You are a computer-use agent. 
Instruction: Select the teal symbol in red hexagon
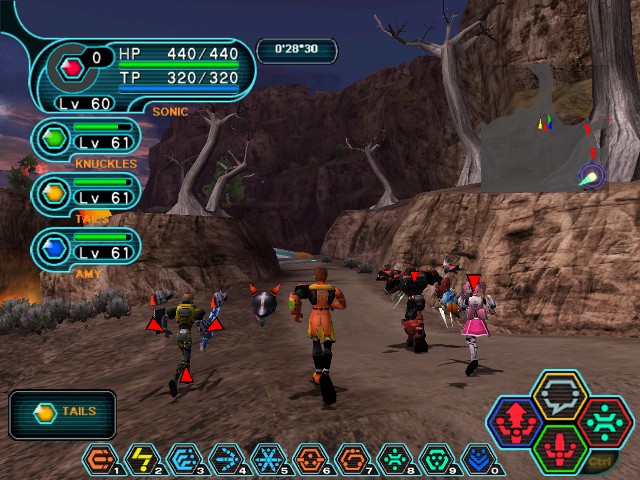pos(603,422)
